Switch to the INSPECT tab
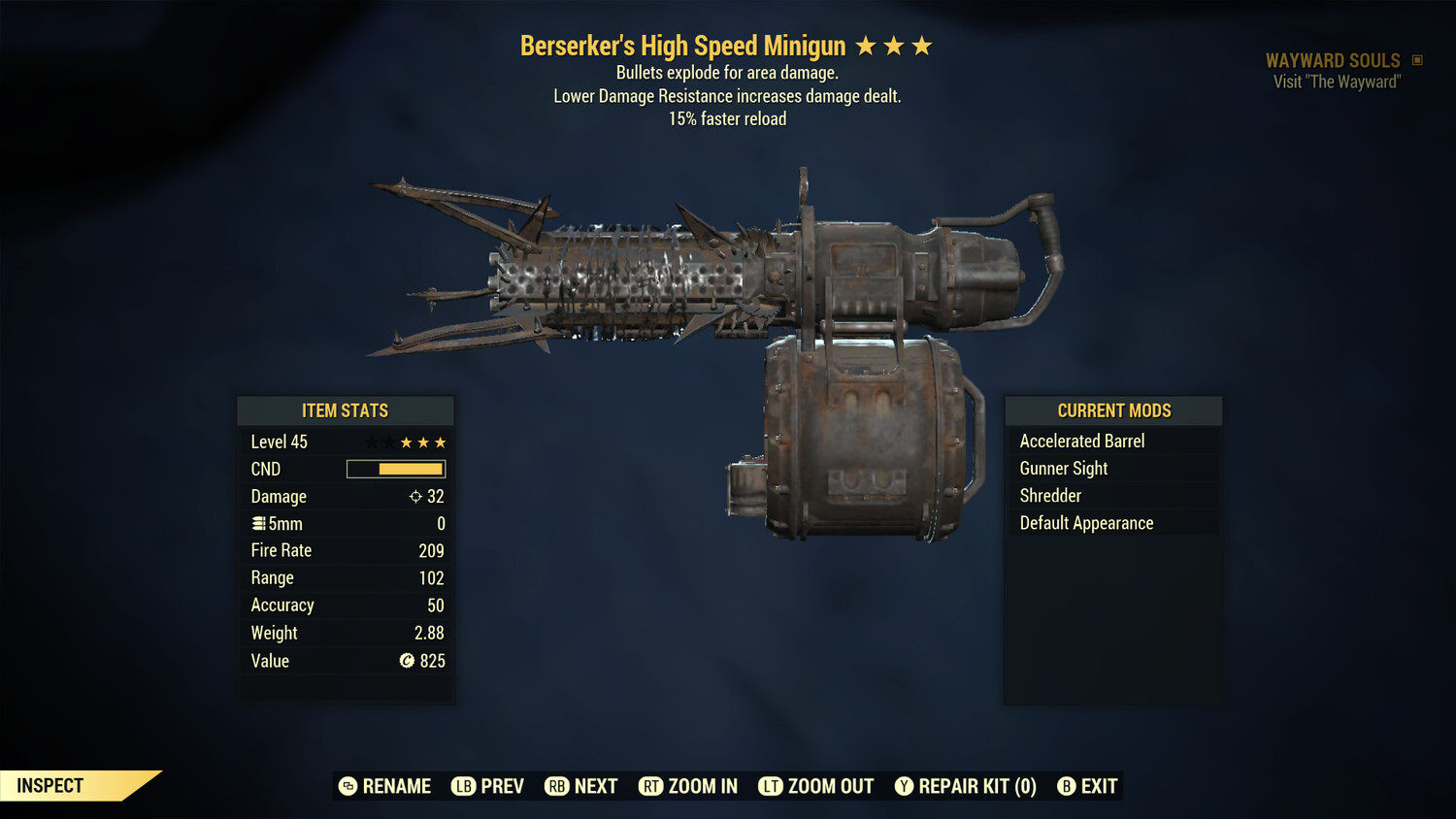This screenshot has width=1456, height=819. tap(50, 785)
